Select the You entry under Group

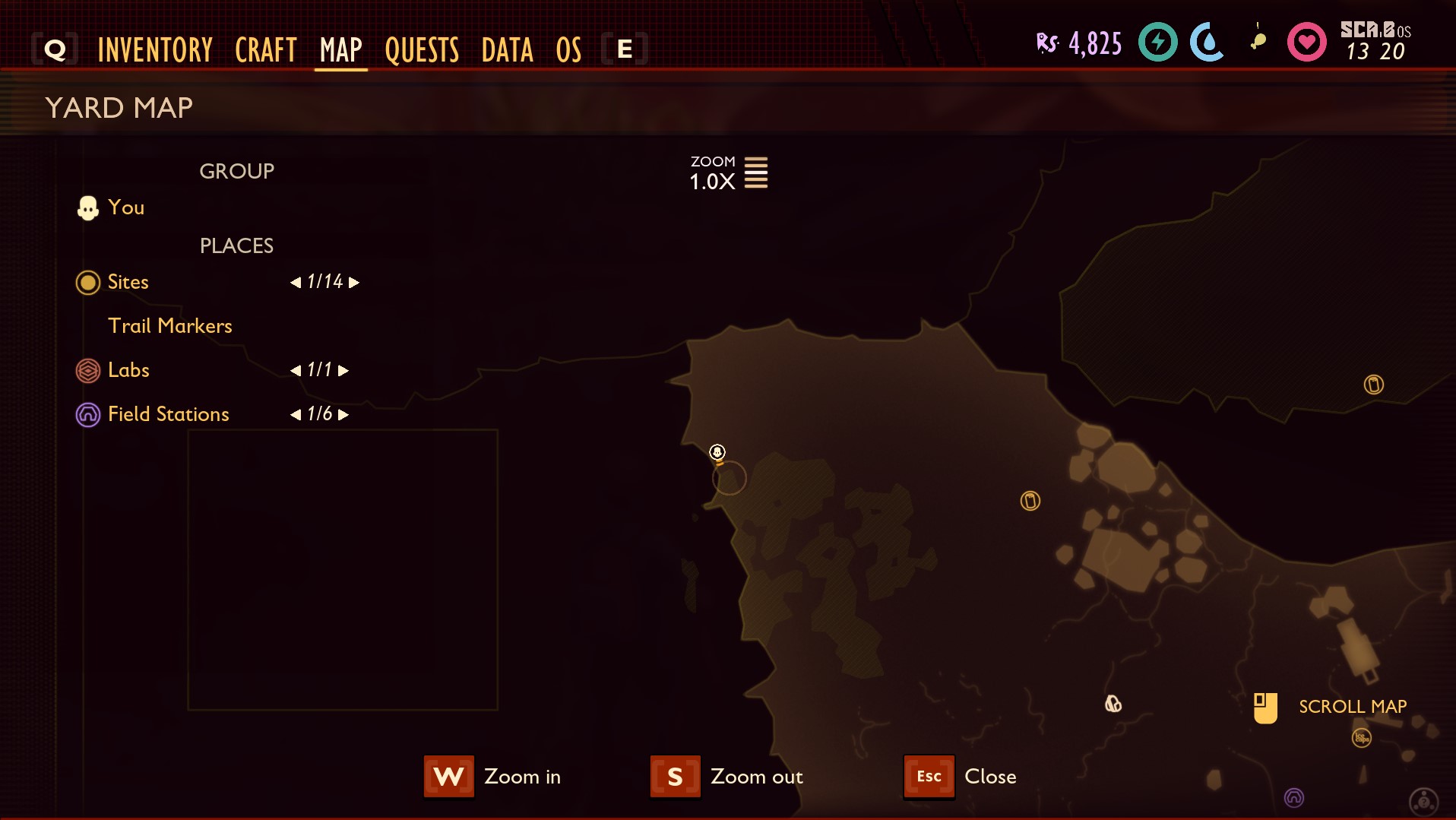point(125,207)
